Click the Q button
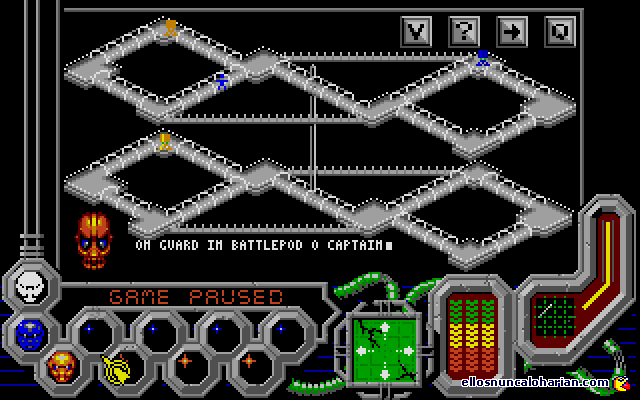The width and height of the screenshot is (640, 400). click(560, 31)
